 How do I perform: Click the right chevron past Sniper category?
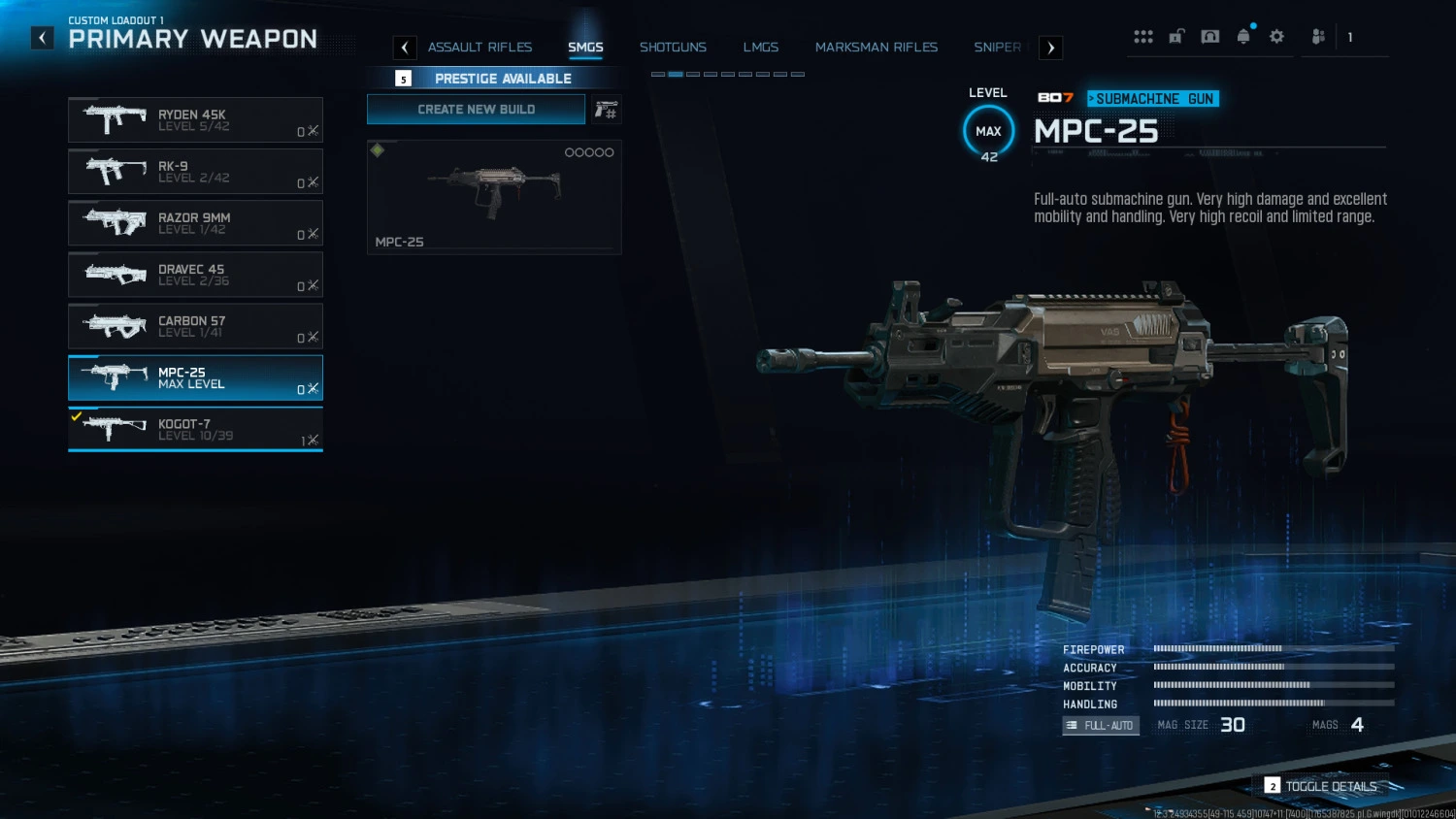[1050, 48]
